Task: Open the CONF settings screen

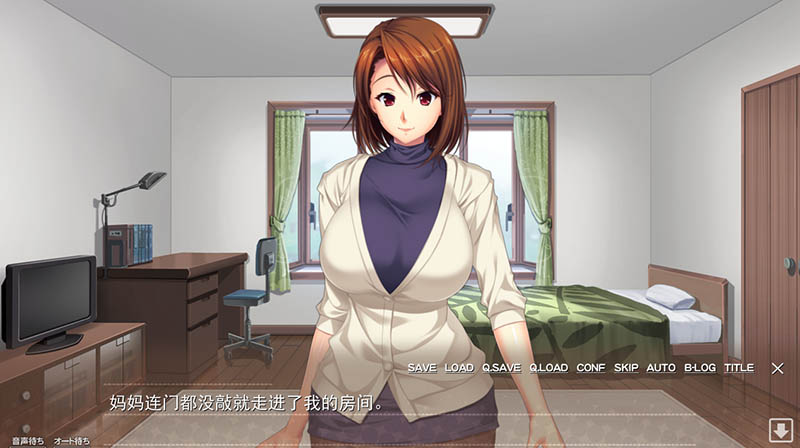Action: tap(591, 368)
